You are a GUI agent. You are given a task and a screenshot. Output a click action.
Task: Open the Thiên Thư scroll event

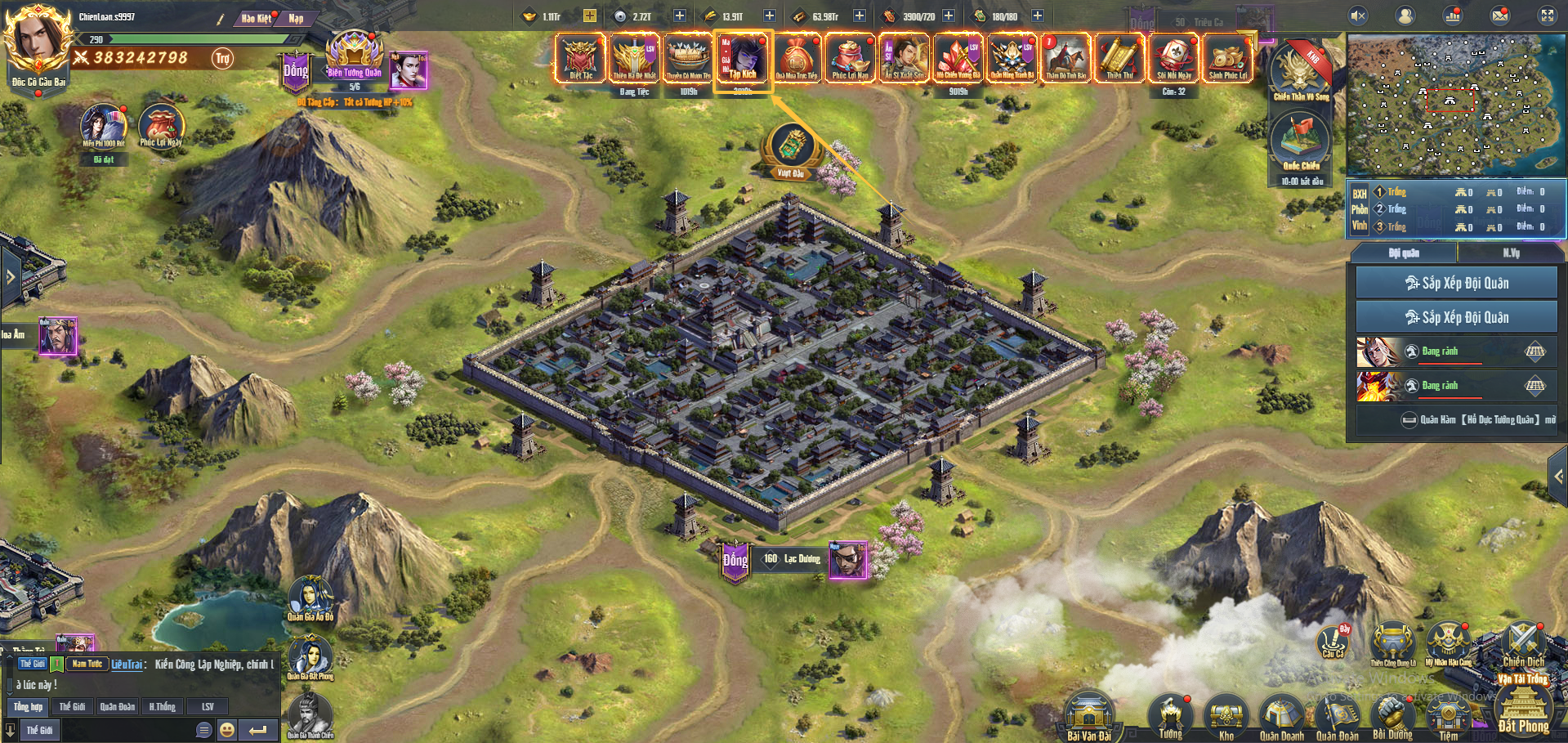(x=1119, y=58)
